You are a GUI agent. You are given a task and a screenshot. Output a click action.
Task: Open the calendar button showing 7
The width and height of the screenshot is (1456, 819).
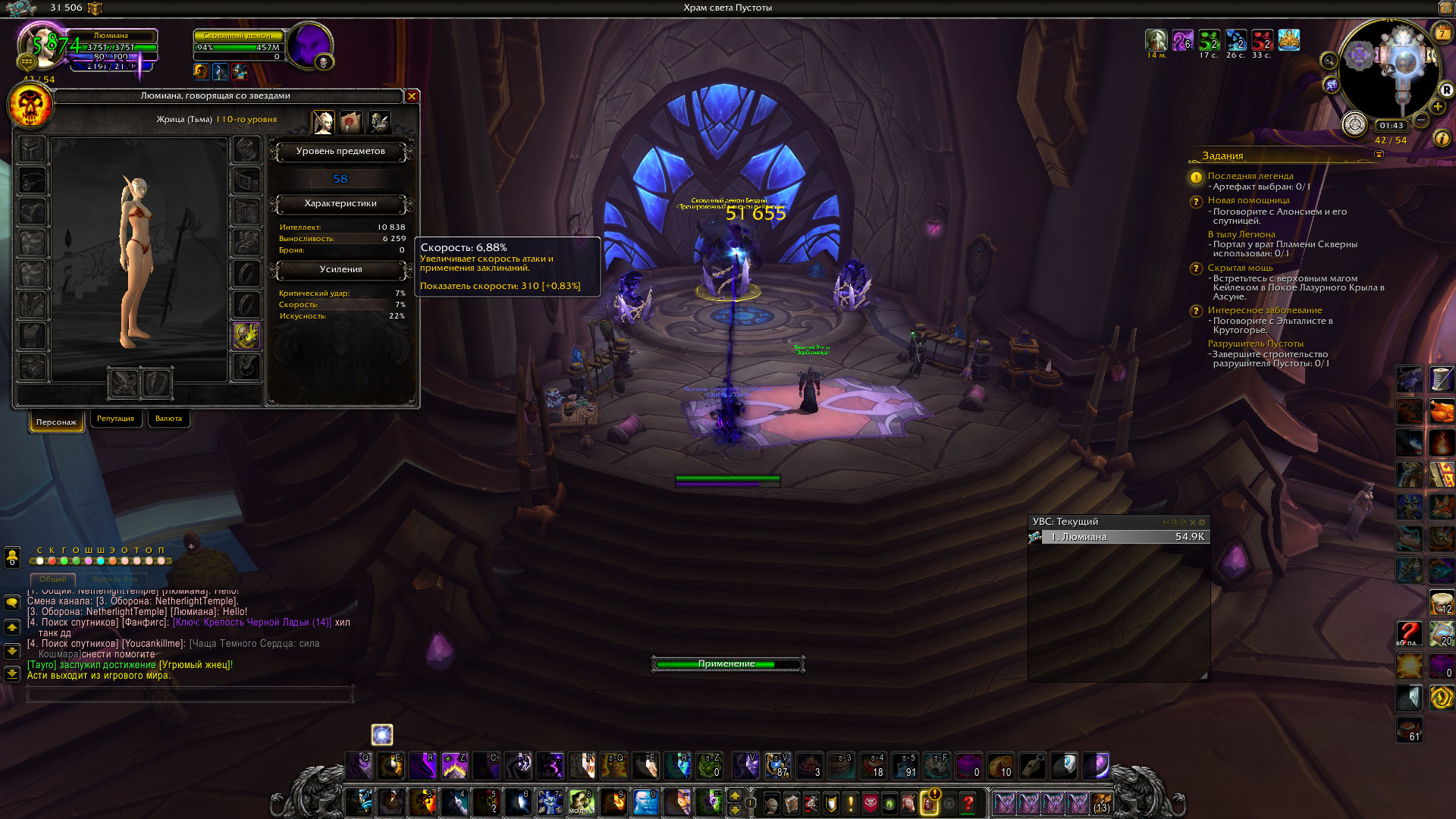[1442, 33]
